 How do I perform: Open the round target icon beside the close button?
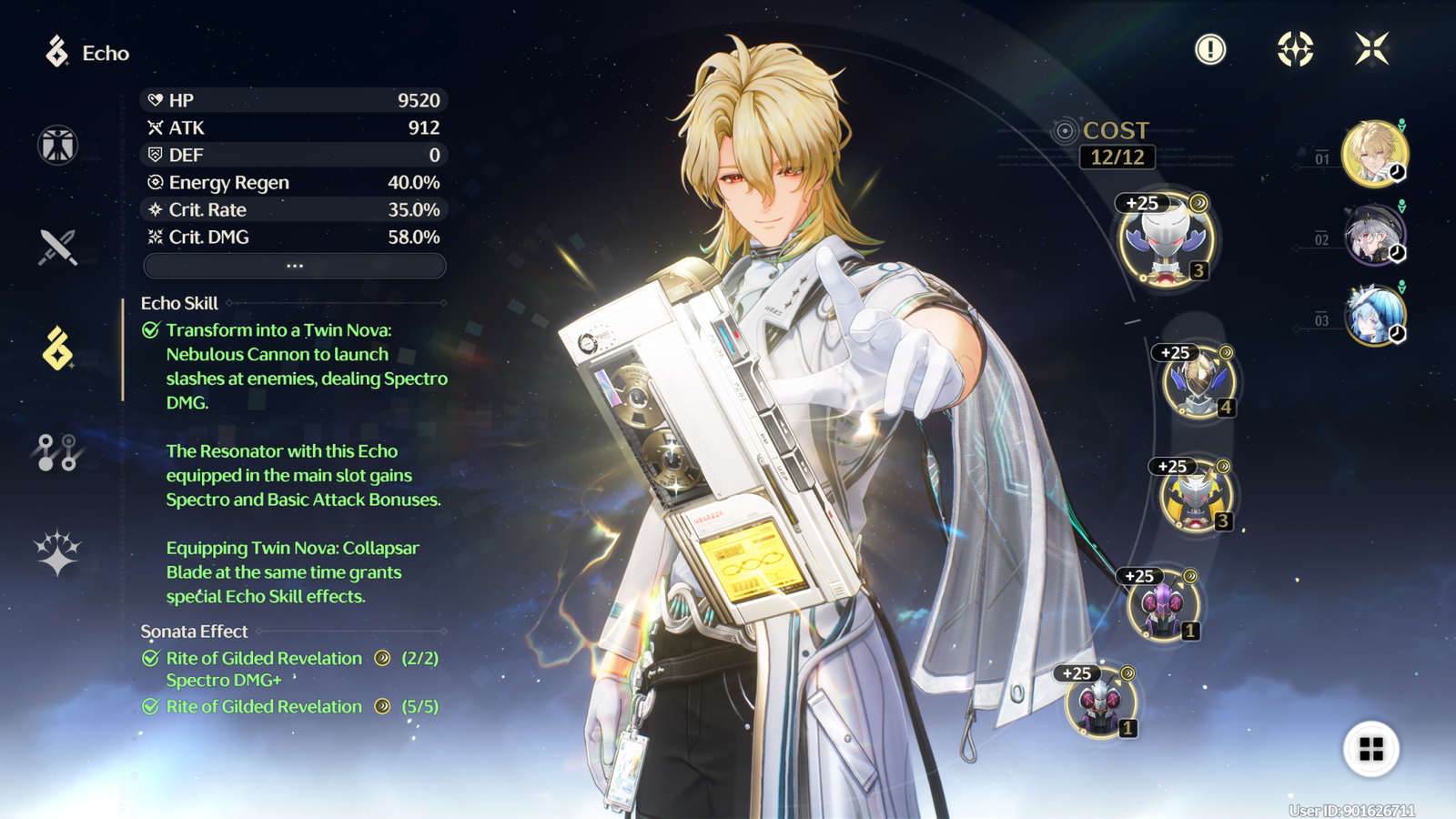1295,49
